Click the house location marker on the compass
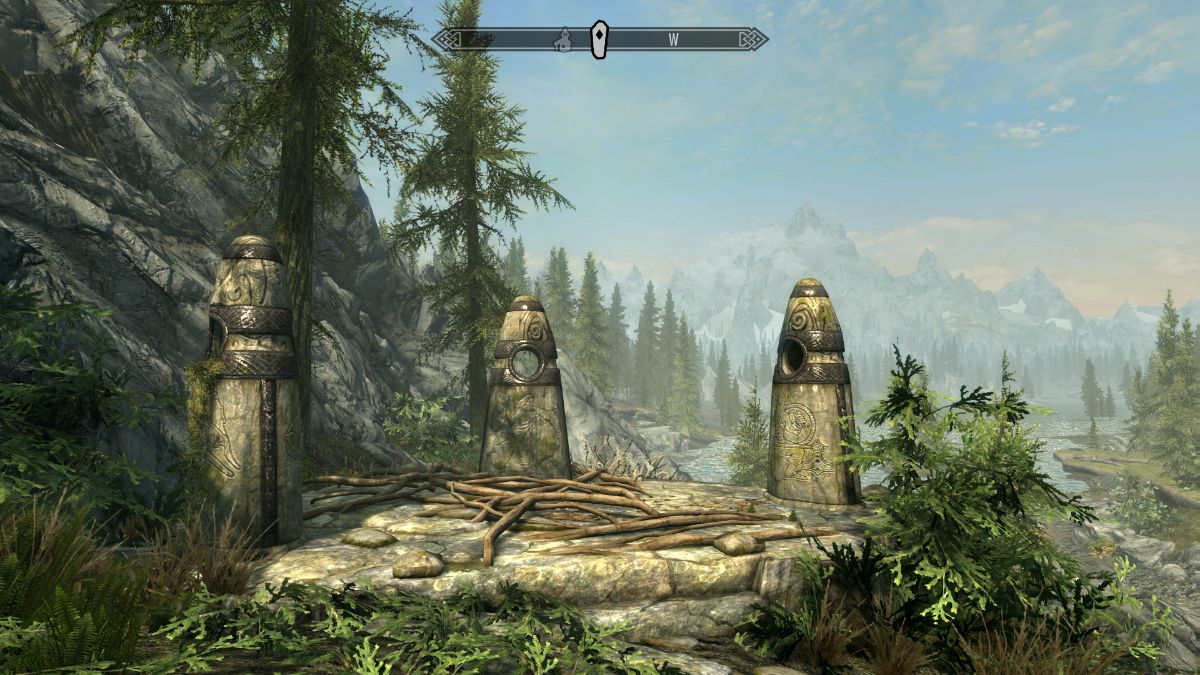1200x675 pixels. [564, 40]
